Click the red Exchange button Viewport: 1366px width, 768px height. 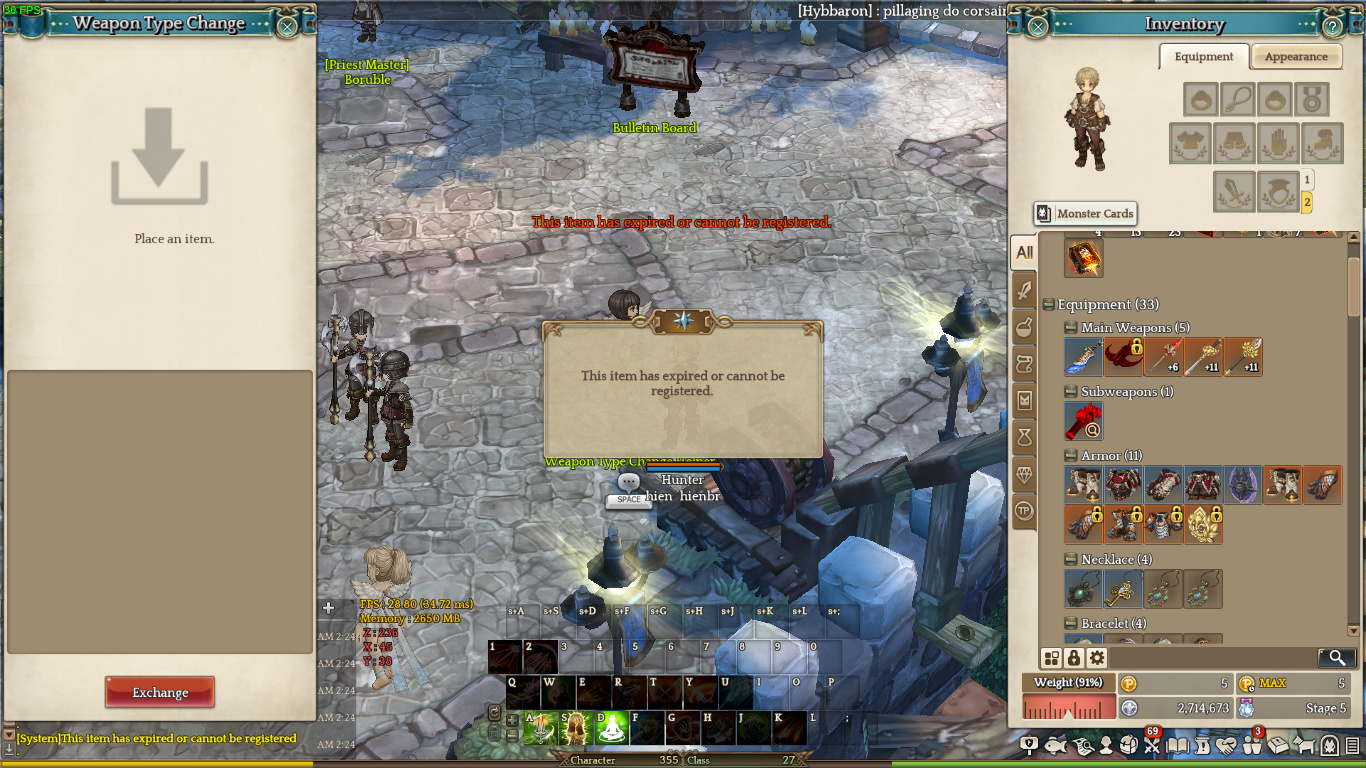(160, 692)
